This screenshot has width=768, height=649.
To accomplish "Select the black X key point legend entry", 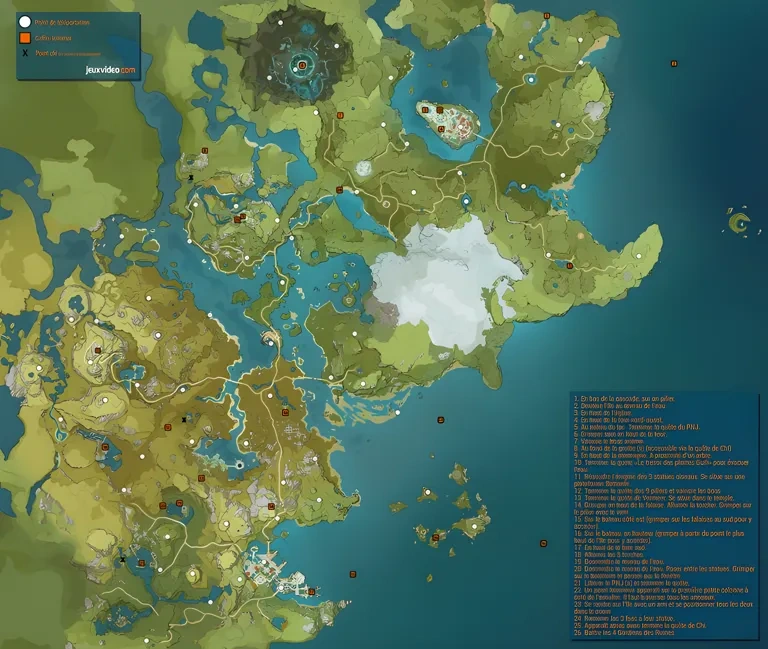I will 25,53.
